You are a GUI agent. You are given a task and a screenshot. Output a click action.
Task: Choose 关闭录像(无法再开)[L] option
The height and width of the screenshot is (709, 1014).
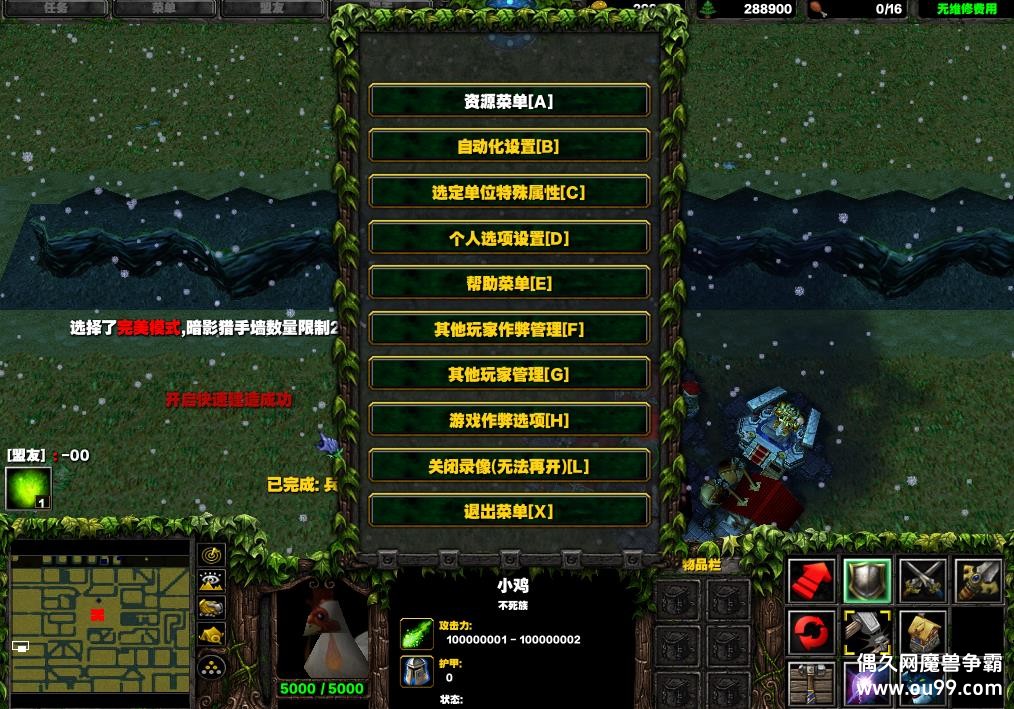509,466
